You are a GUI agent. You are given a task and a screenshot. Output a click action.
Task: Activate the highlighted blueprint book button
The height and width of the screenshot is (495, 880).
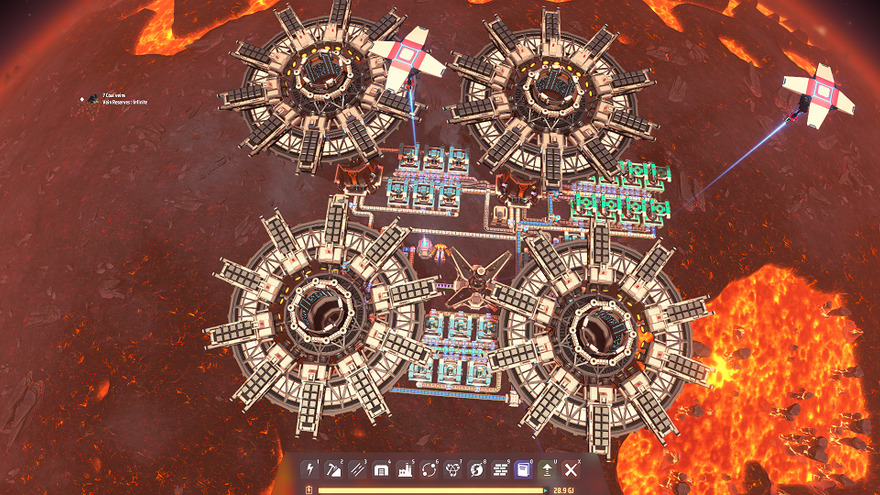pos(523,468)
